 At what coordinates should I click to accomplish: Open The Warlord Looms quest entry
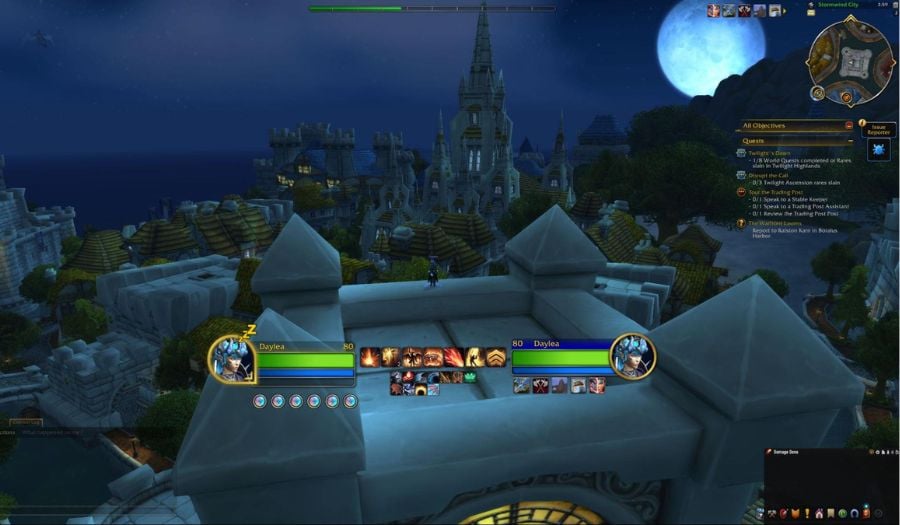pos(775,222)
